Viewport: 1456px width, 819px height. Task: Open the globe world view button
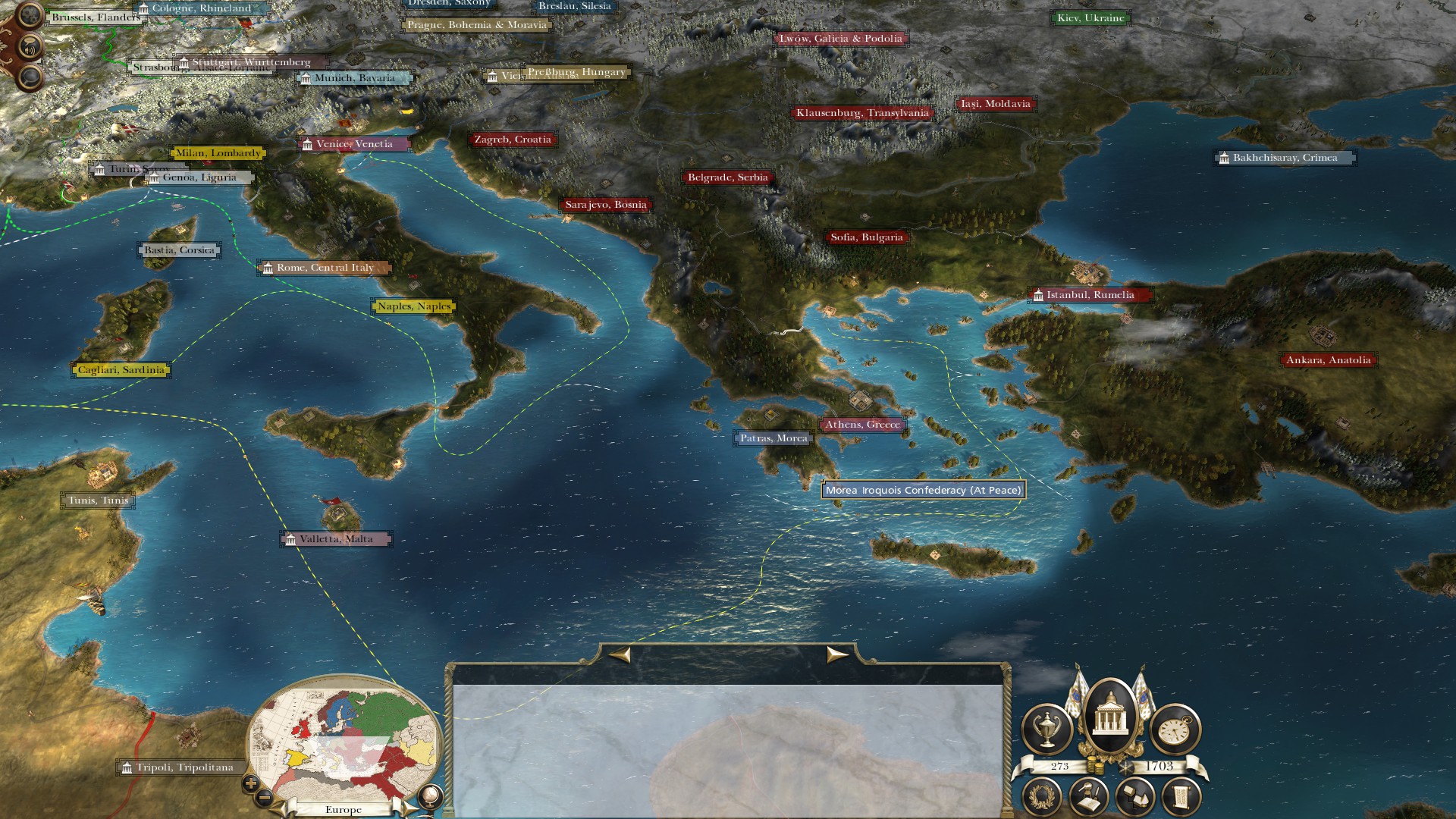pos(431,795)
